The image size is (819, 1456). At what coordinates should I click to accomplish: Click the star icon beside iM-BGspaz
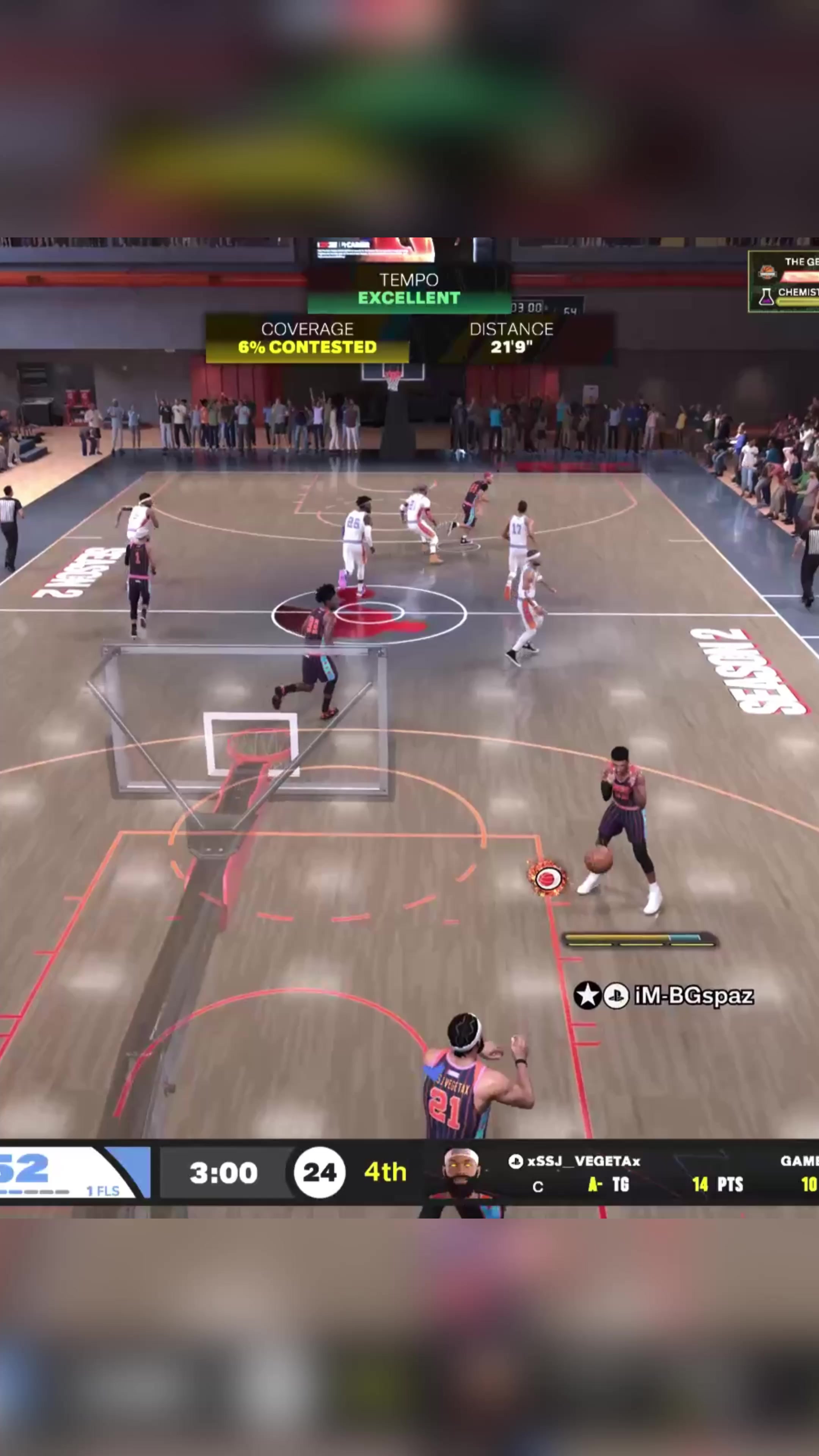(587, 995)
